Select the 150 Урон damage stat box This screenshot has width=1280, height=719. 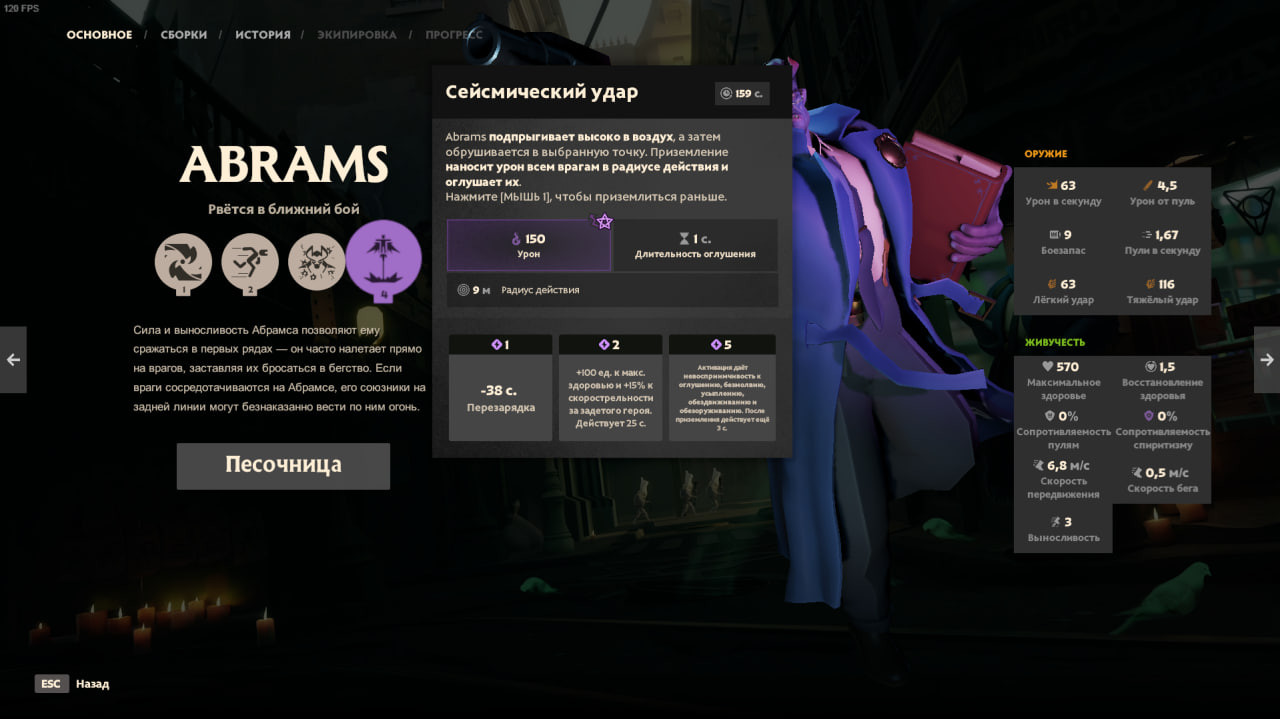click(x=529, y=246)
